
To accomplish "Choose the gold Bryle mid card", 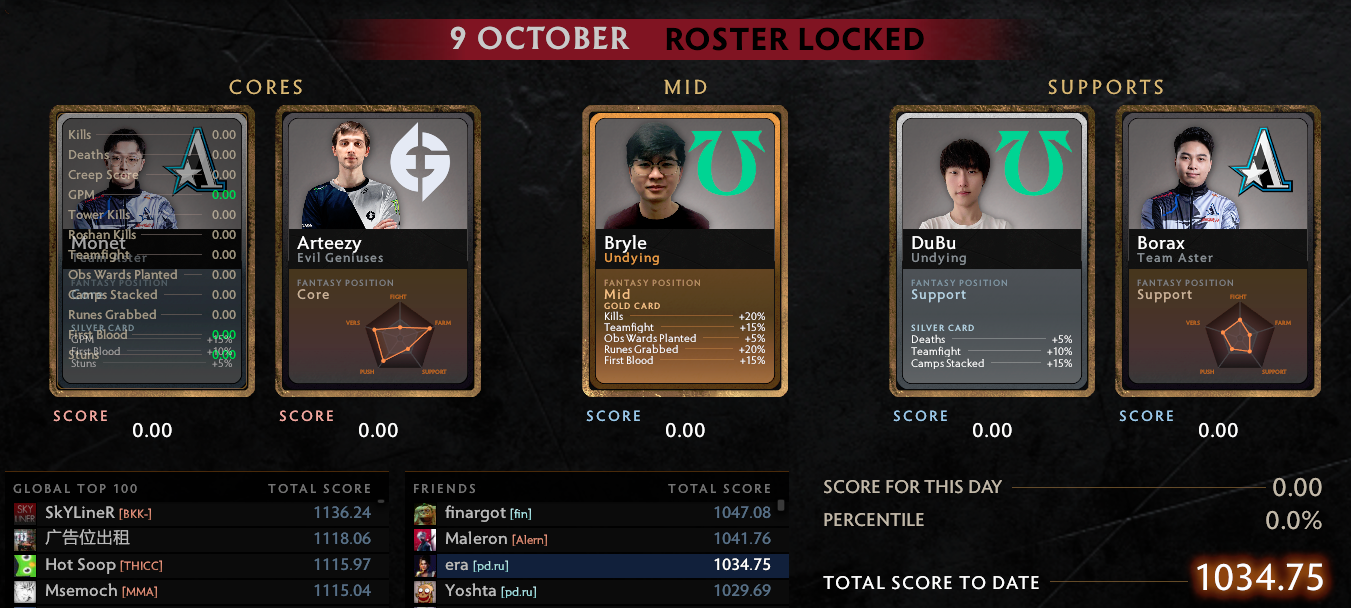I will (685, 251).
